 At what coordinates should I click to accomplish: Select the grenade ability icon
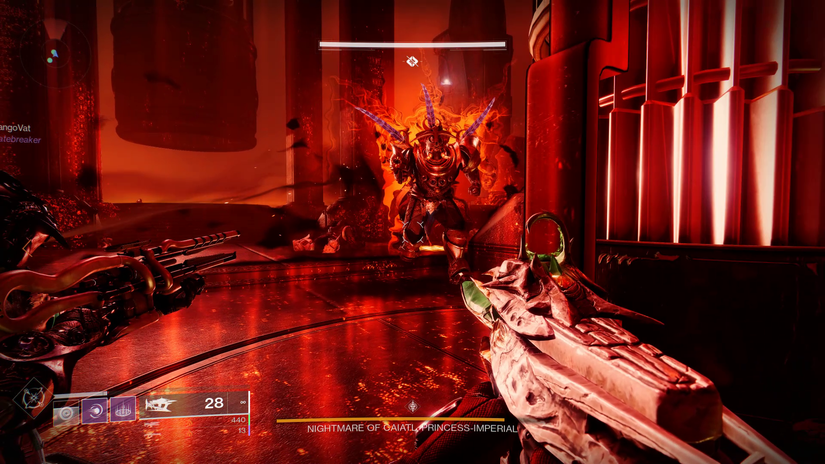[x=66, y=412]
